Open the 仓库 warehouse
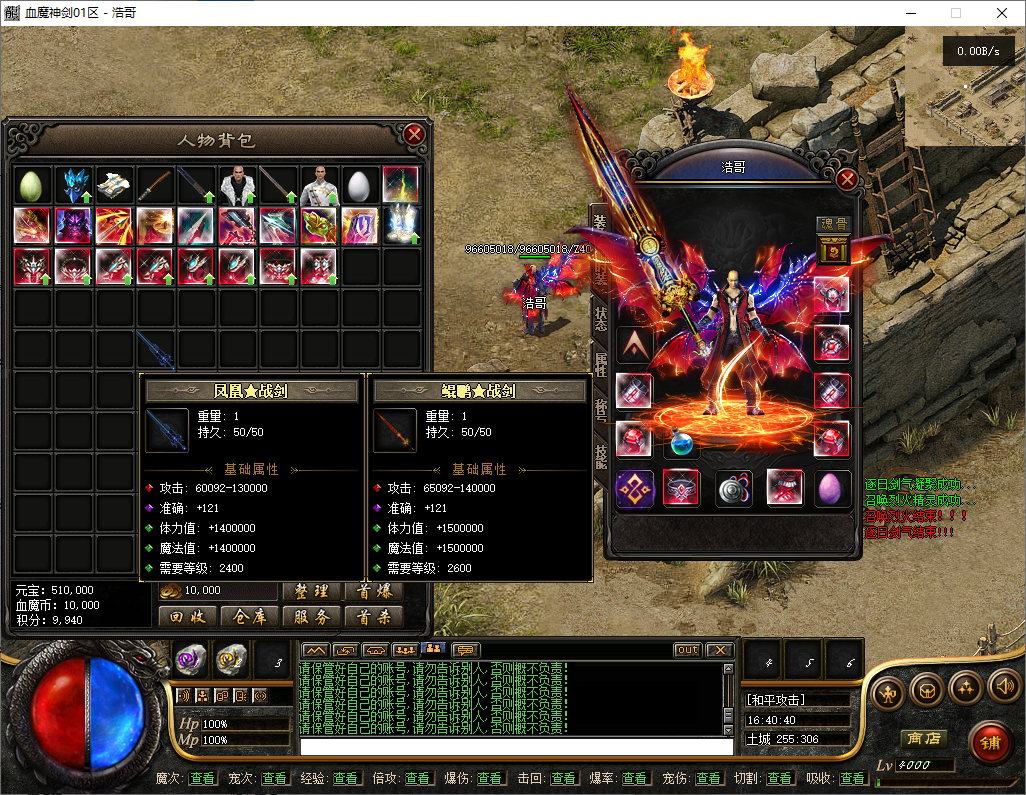The image size is (1026, 795). point(249,617)
